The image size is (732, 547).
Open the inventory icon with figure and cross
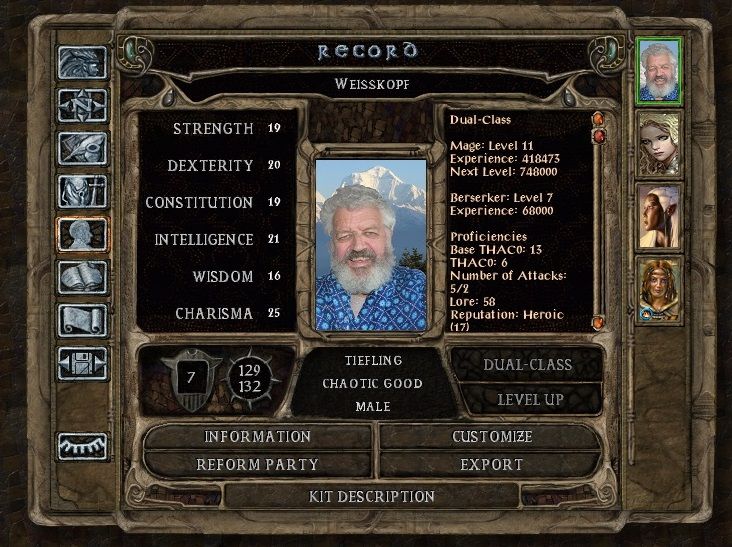coord(82,191)
